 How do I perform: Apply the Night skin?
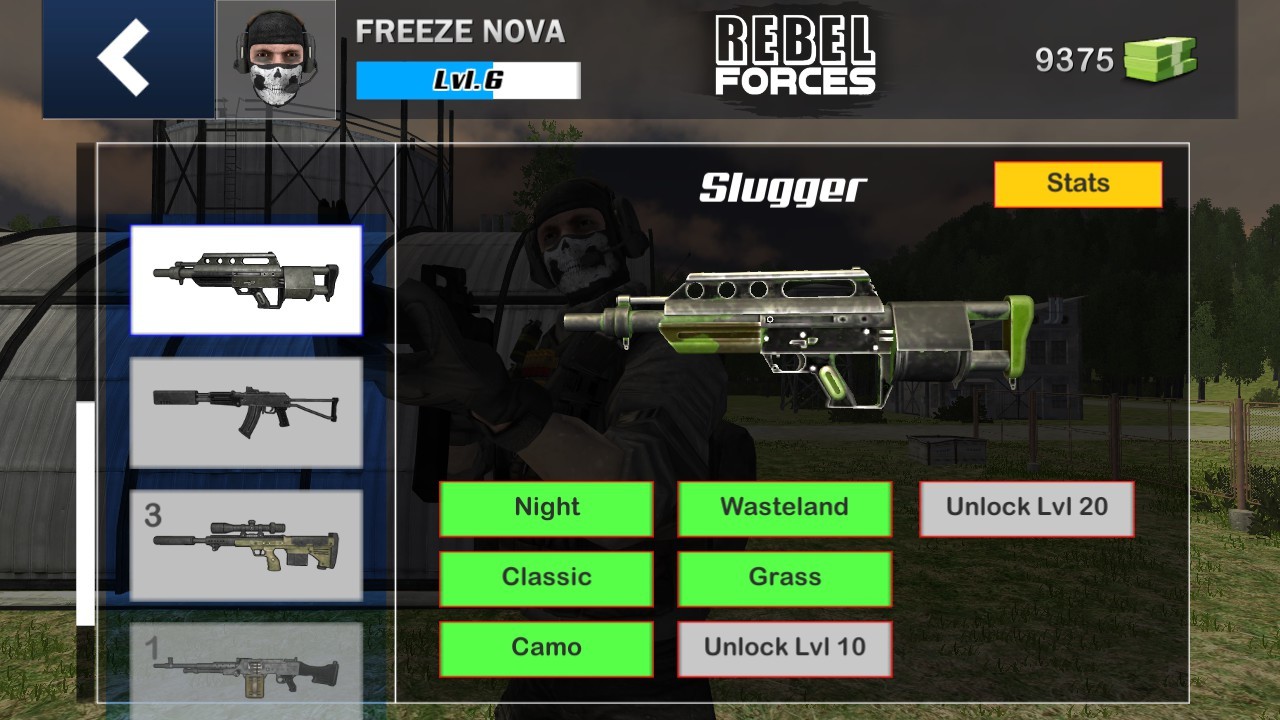(x=547, y=508)
